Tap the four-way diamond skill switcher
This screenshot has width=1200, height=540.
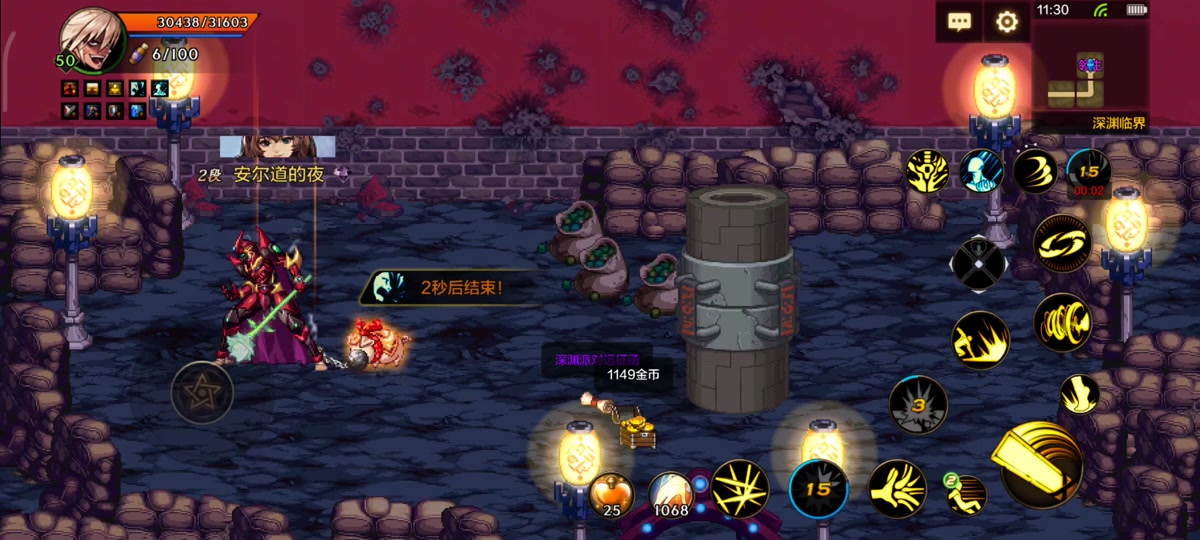pos(979,264)
